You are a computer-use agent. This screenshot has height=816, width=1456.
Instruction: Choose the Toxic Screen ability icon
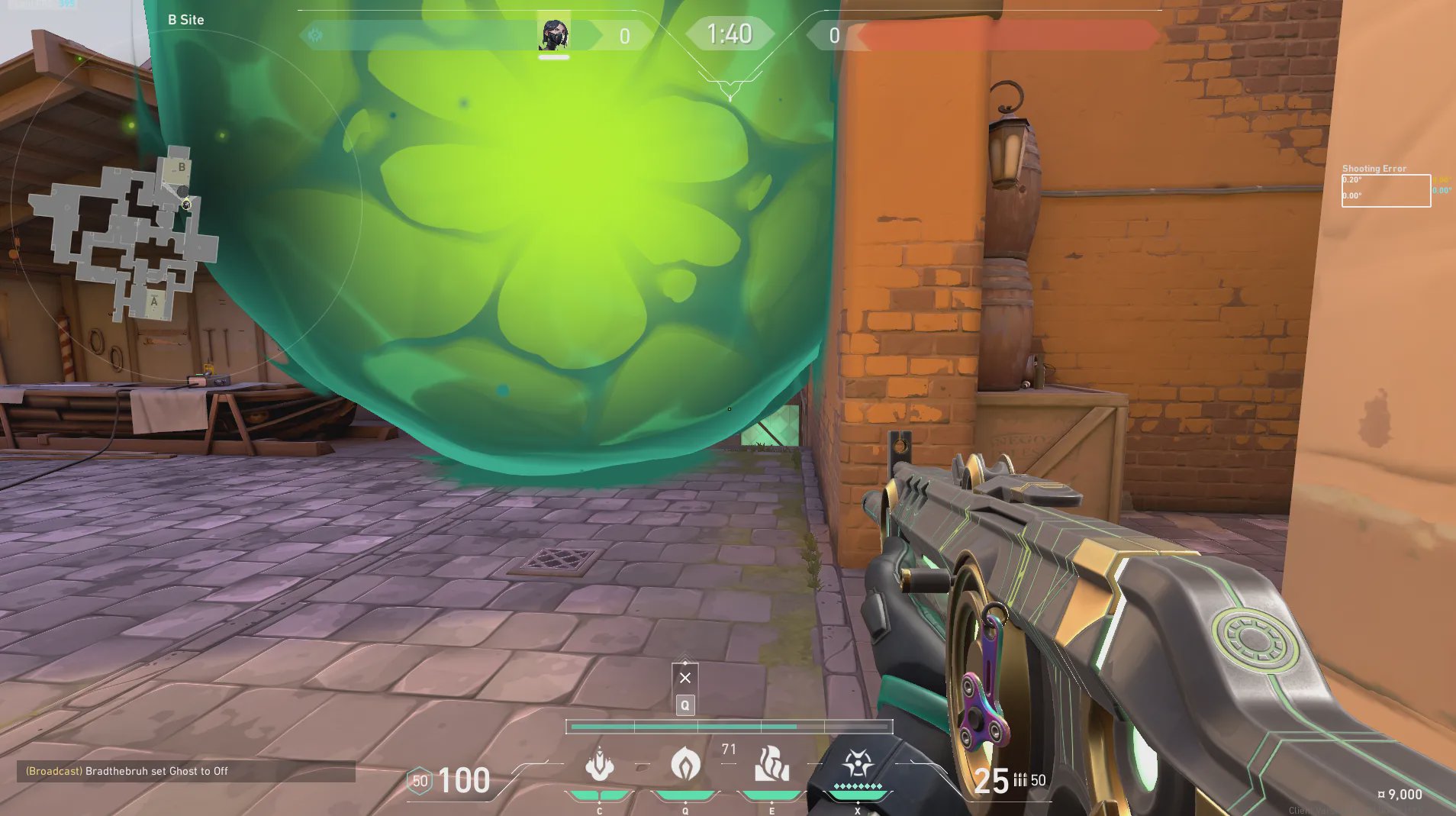771,765
